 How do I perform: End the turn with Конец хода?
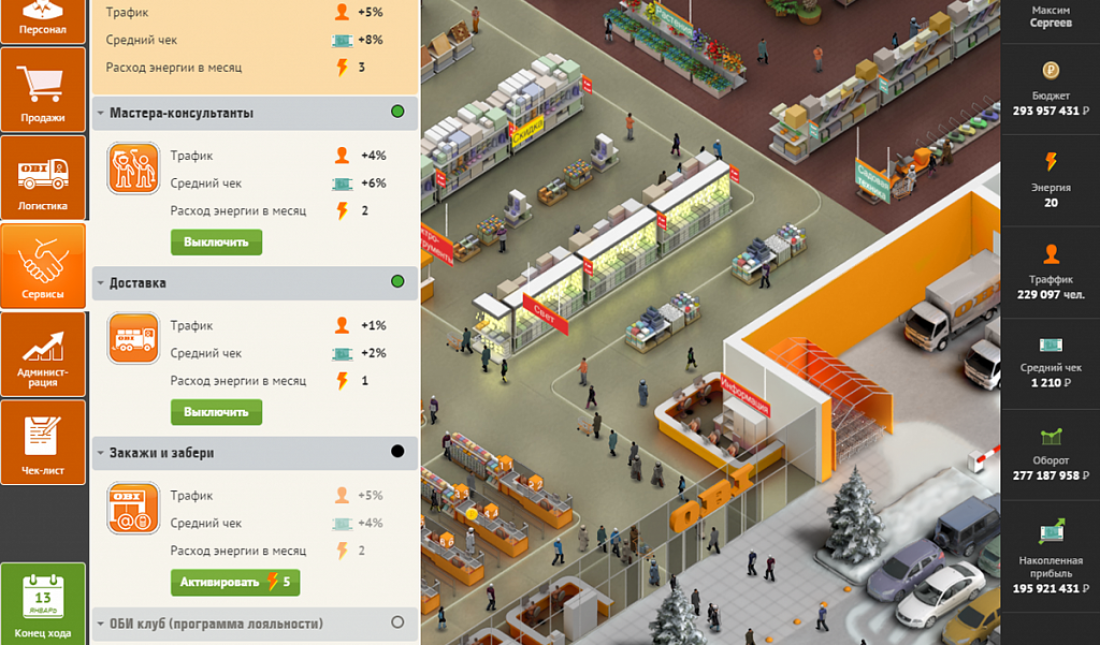[x=43, y=603]
